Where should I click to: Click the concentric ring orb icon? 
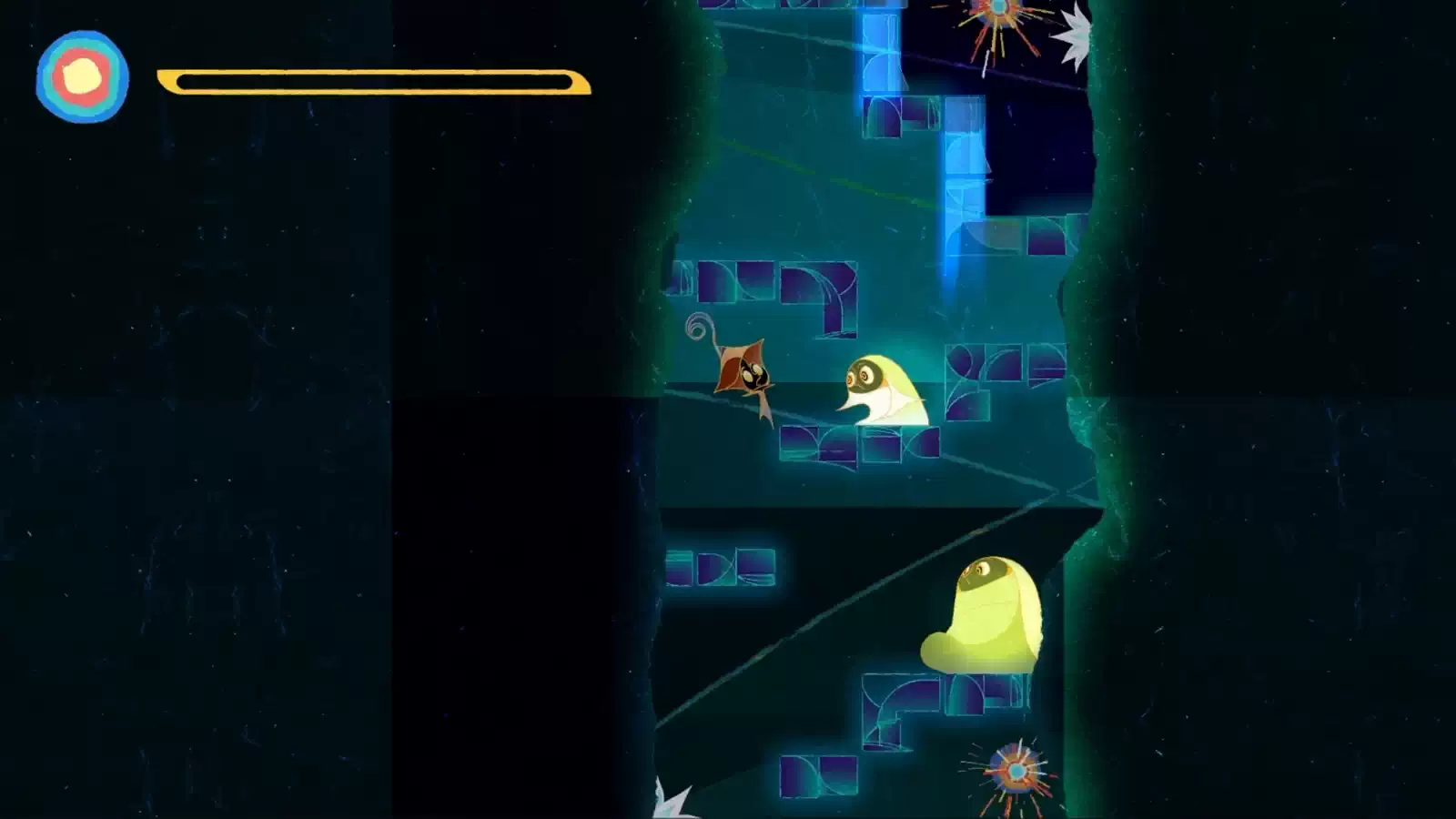82,76
